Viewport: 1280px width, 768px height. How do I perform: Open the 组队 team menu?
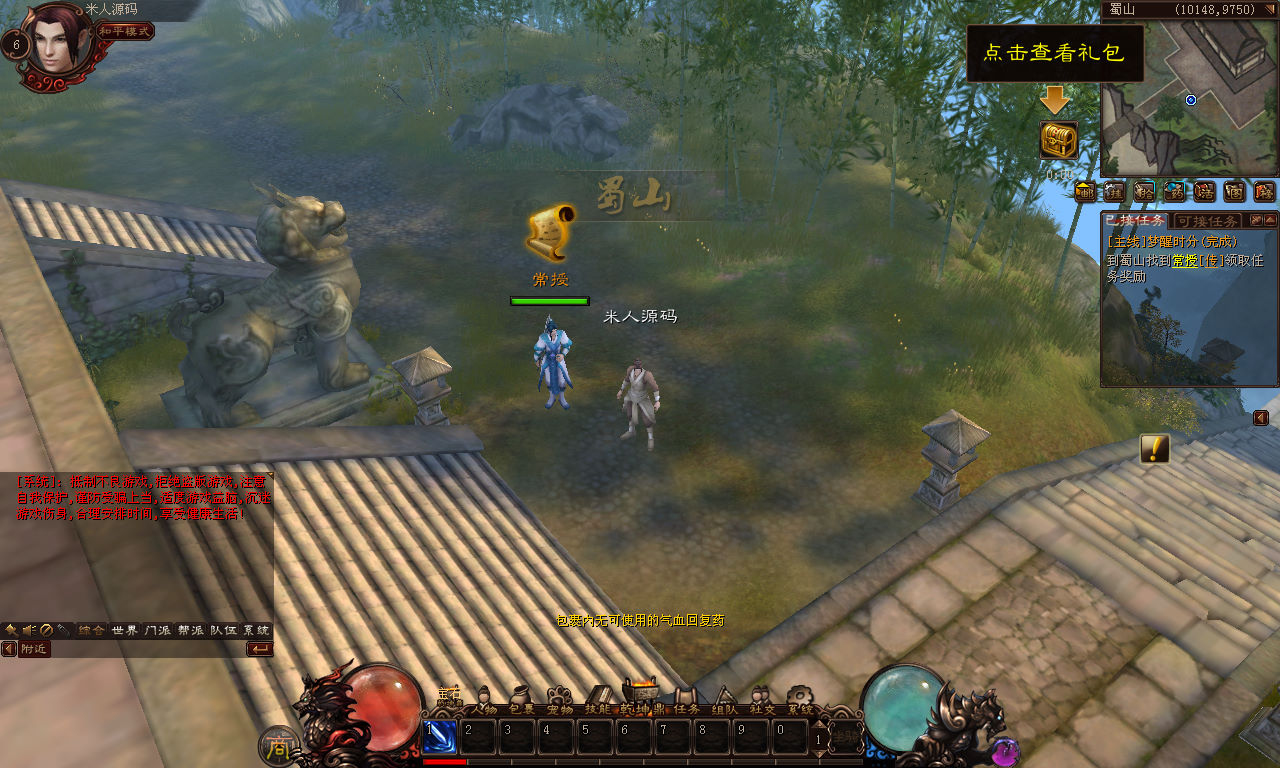[x=724, y=701]
